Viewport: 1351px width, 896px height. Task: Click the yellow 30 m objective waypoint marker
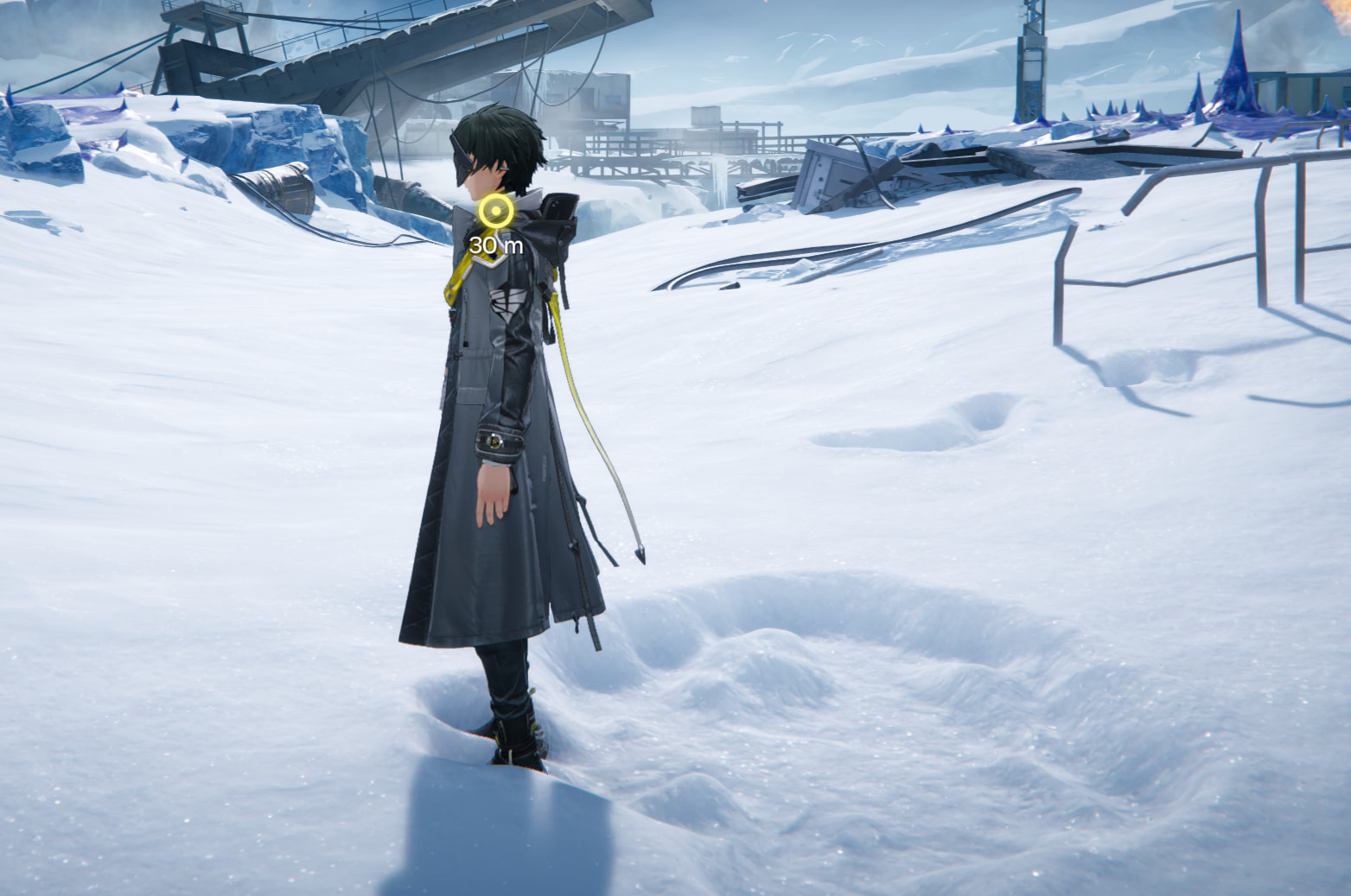pos(496,213)
